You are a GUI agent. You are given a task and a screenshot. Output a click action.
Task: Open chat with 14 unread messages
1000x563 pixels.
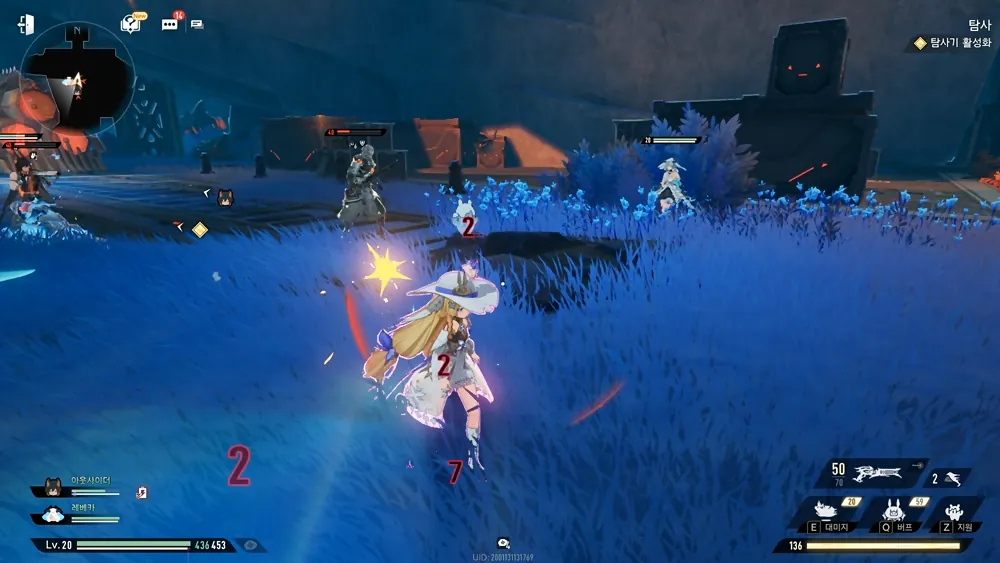tap(169, 23)
